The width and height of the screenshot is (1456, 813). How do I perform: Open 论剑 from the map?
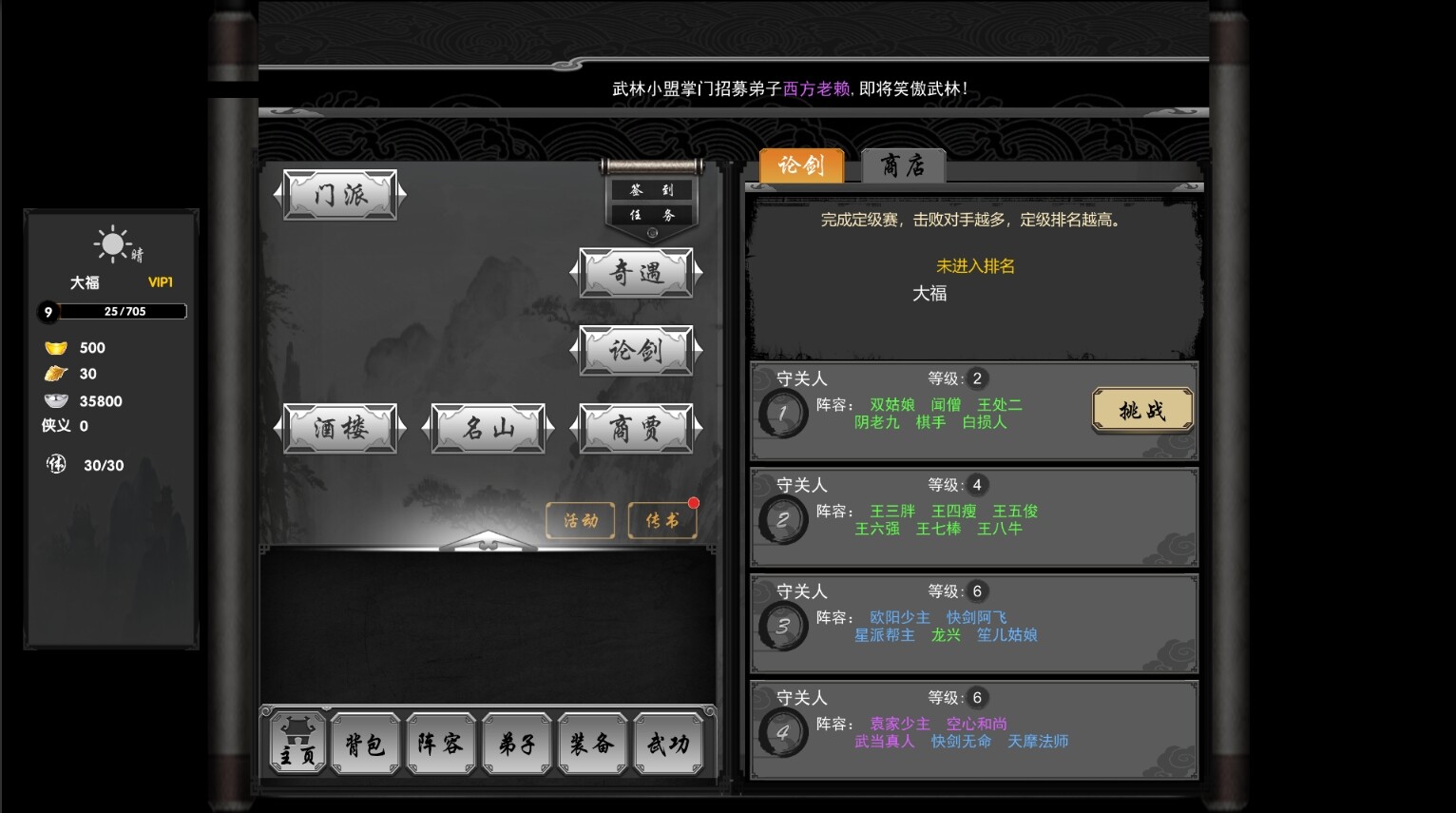click(x=637, y=350)
